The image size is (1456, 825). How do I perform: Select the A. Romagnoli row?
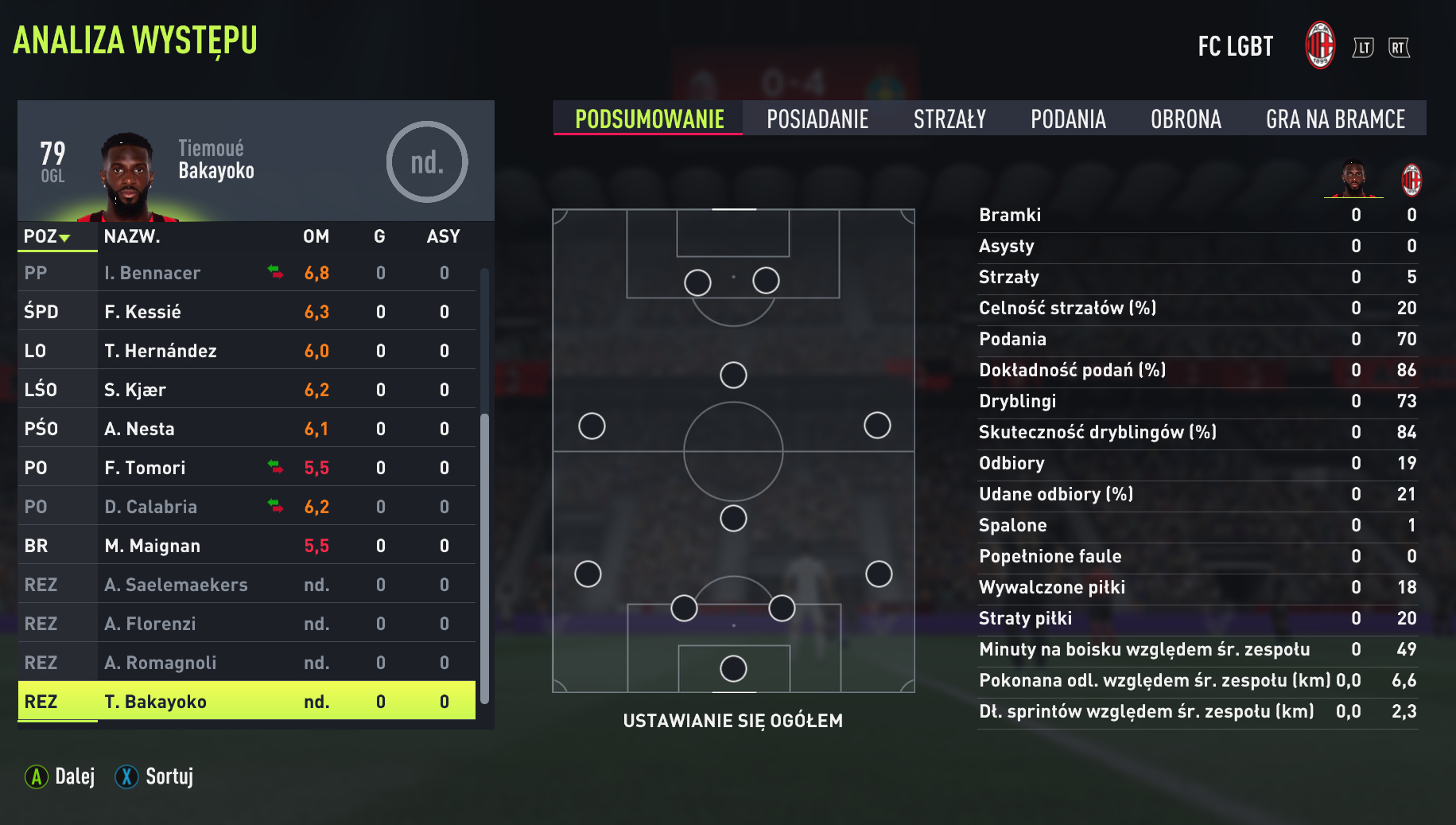click(x=247, y=663)
